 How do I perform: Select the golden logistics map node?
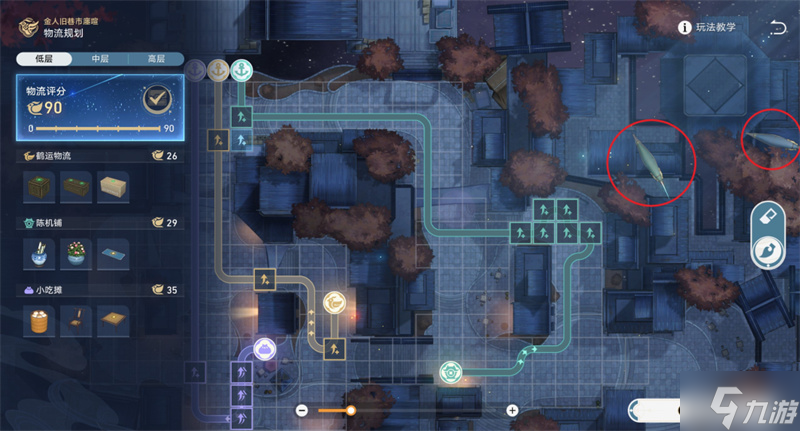(x=334, y=302)
